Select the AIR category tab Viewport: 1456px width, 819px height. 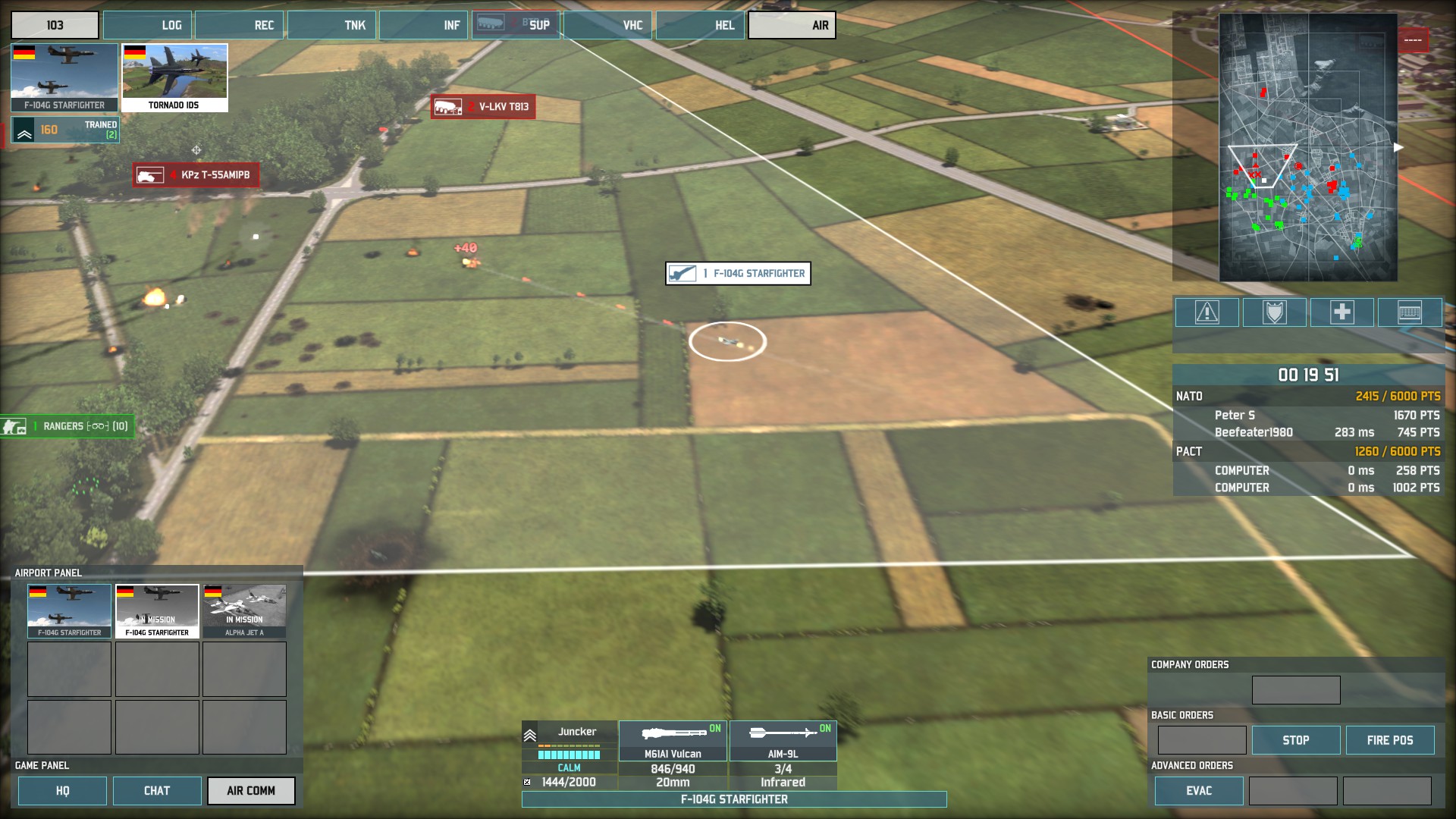792,25
